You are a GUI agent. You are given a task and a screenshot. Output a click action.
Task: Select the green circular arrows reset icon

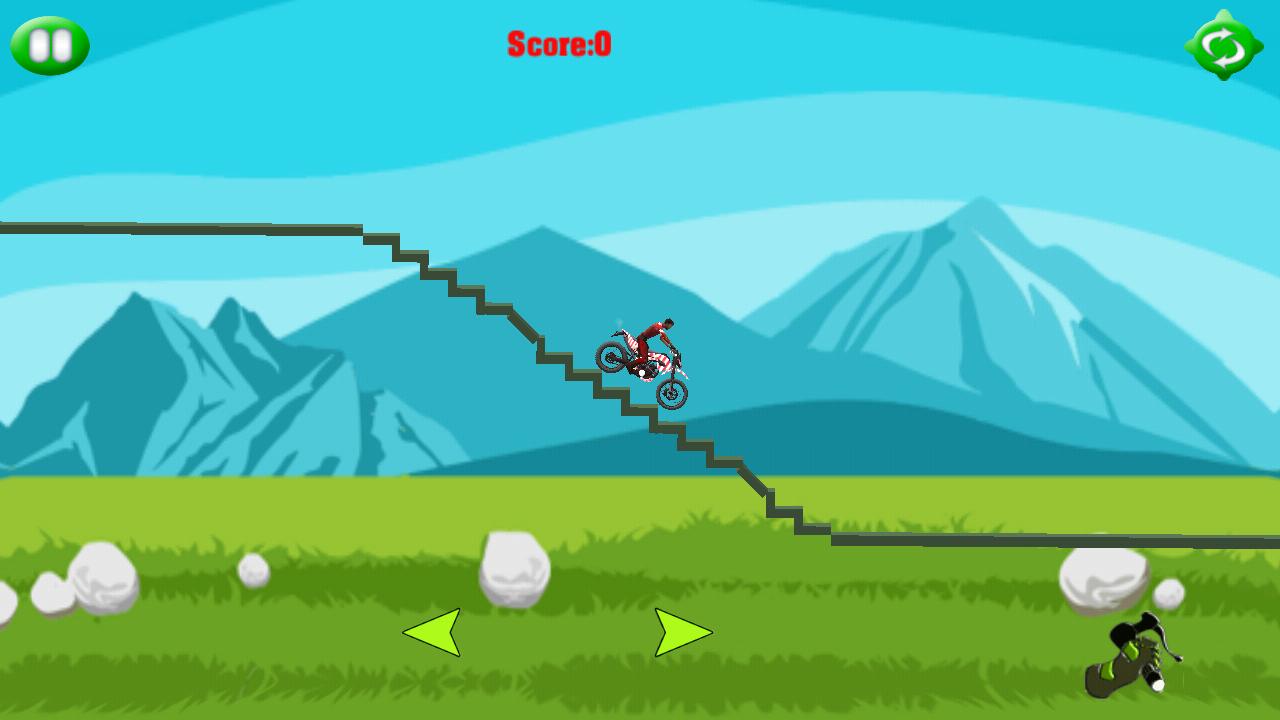[1222, 44]
